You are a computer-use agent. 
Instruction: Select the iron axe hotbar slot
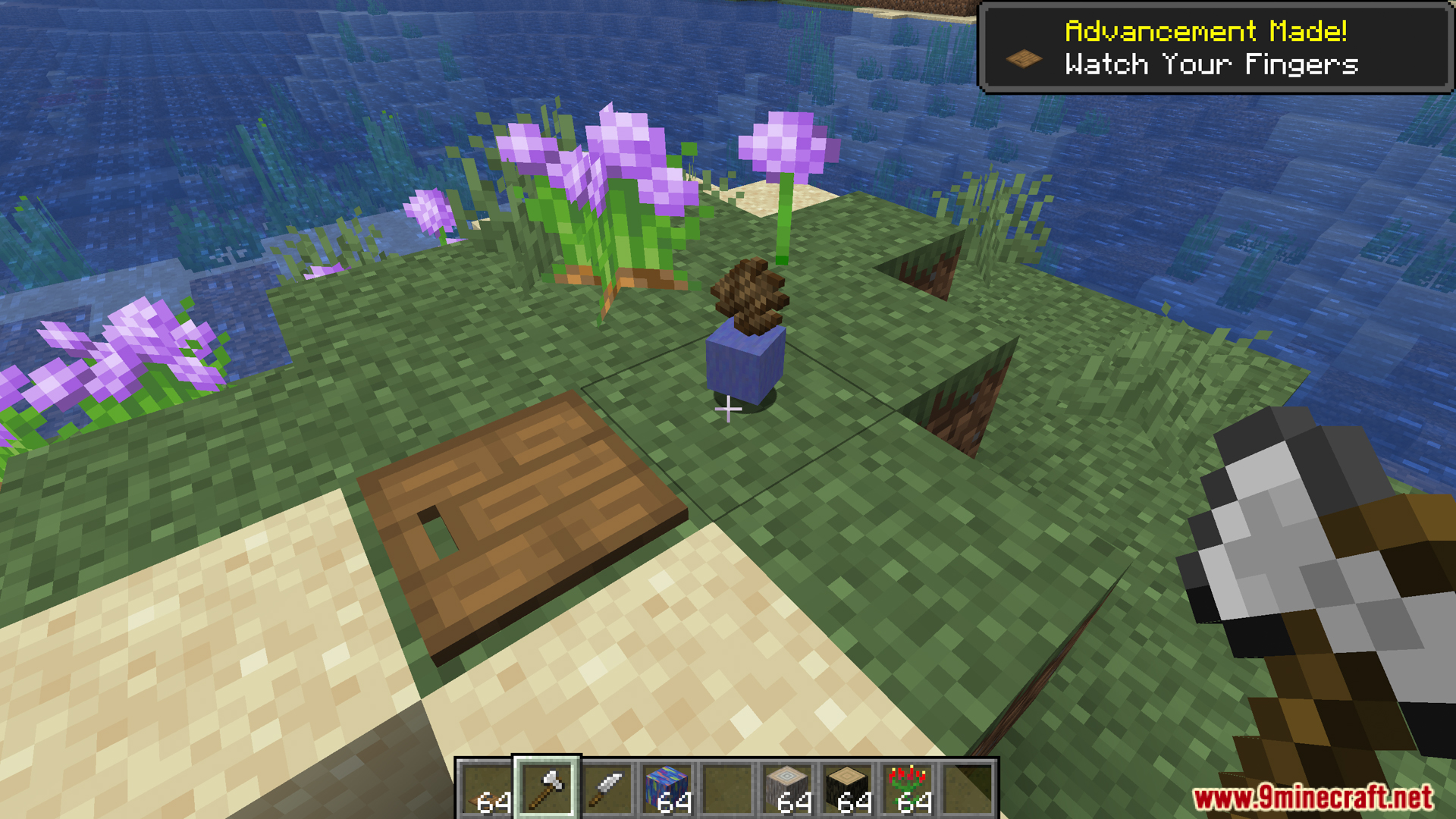[x=547, y=789]
